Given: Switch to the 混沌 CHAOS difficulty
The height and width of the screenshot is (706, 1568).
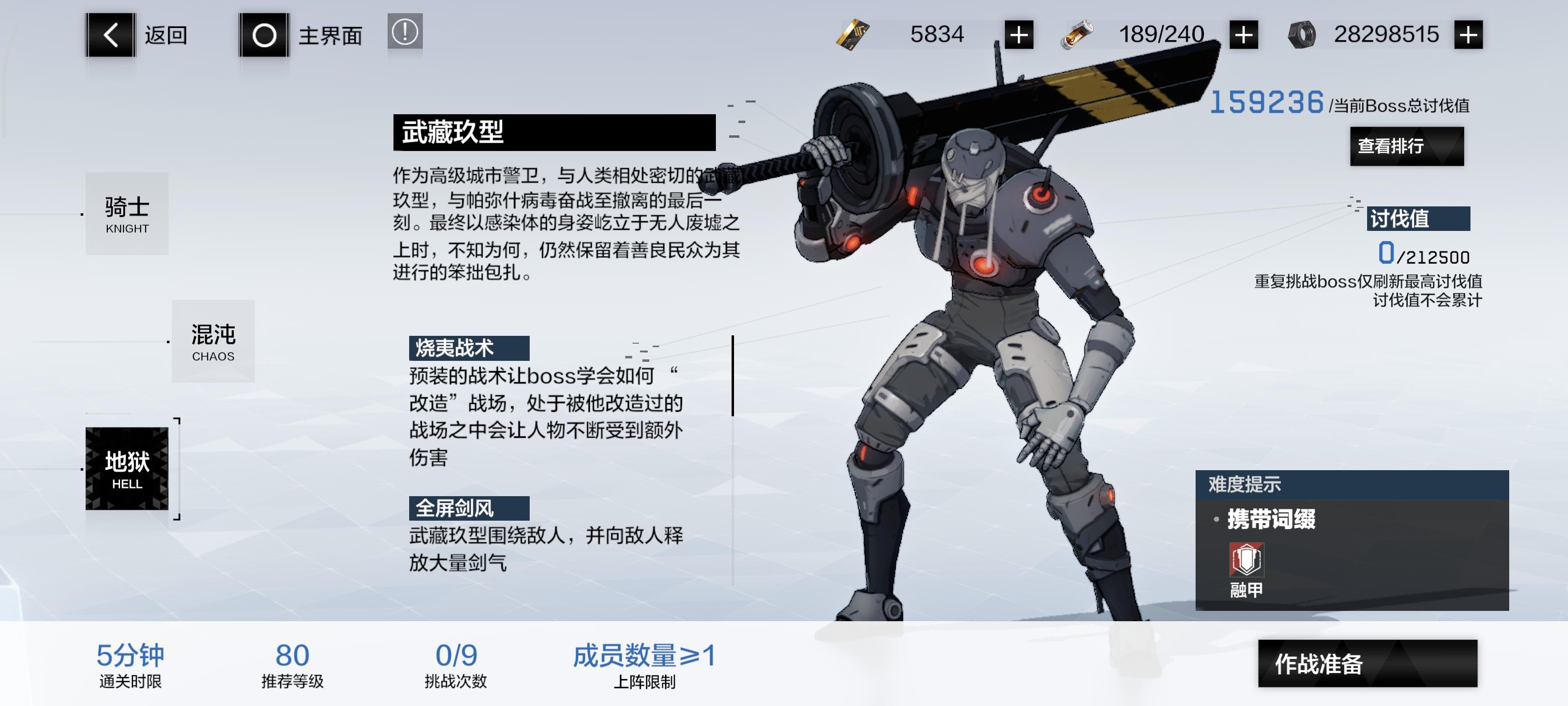Looking at the screenshot, I should pyautogui.click(x=213, y=341).
